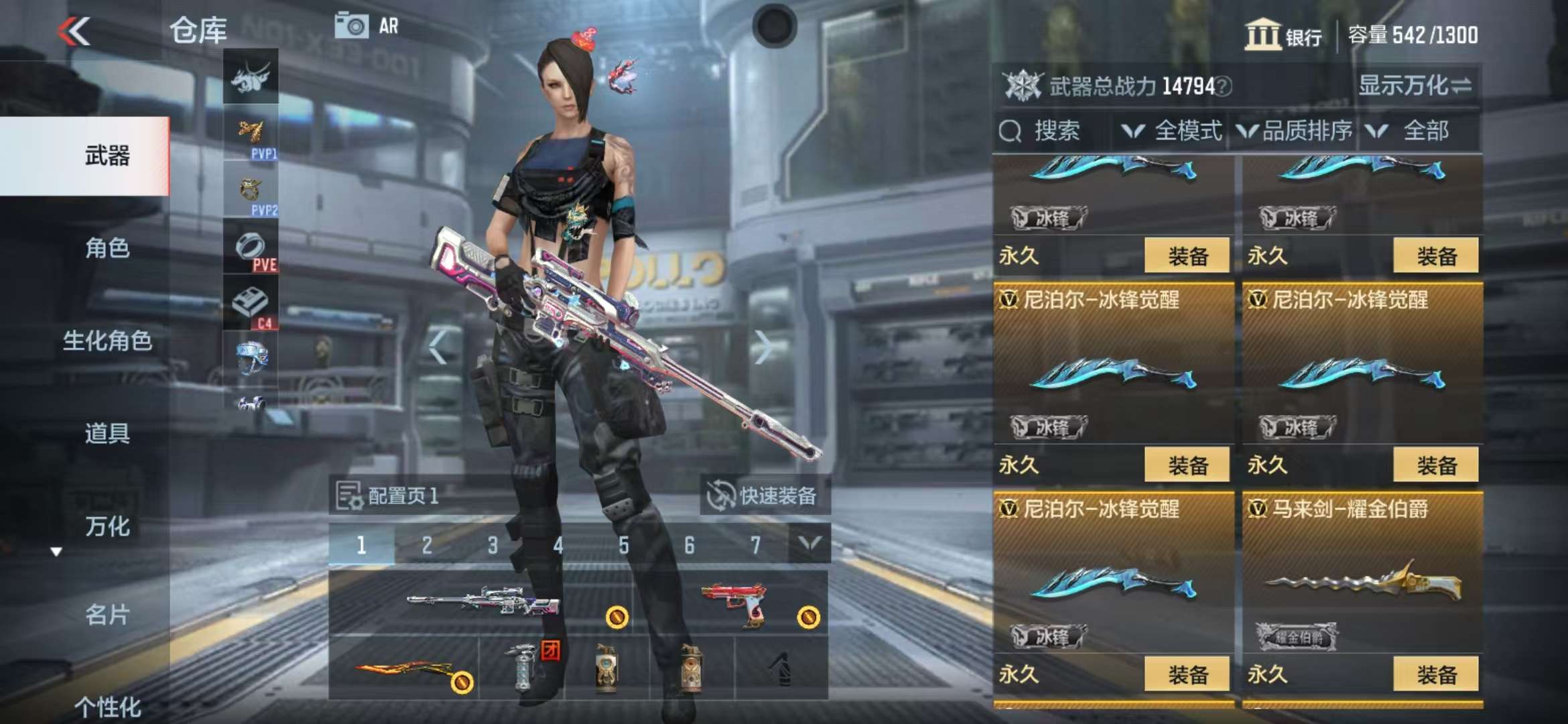Open the 名片 namecard category
This screenshot has width=1568, height=724.
coord(107,614)
